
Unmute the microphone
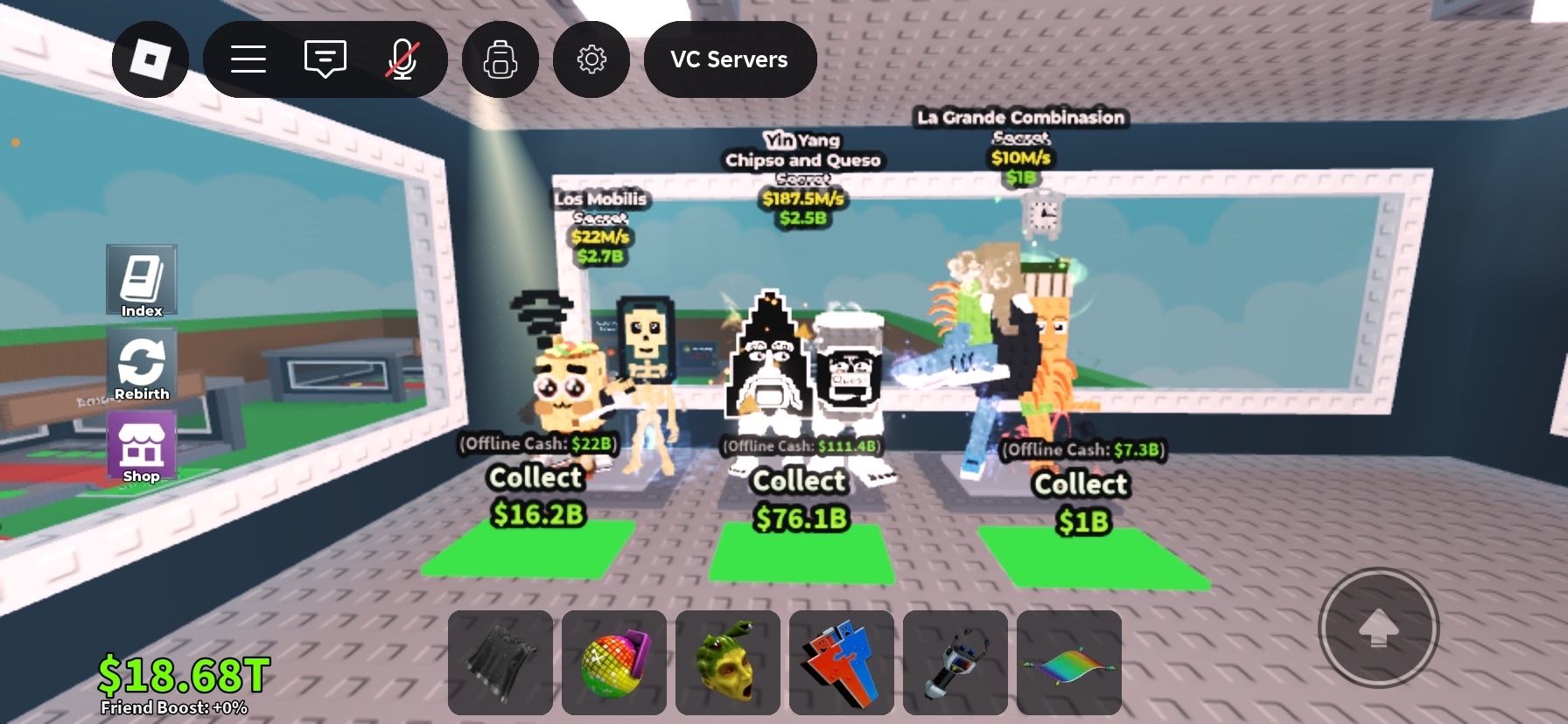pos(402,58)
